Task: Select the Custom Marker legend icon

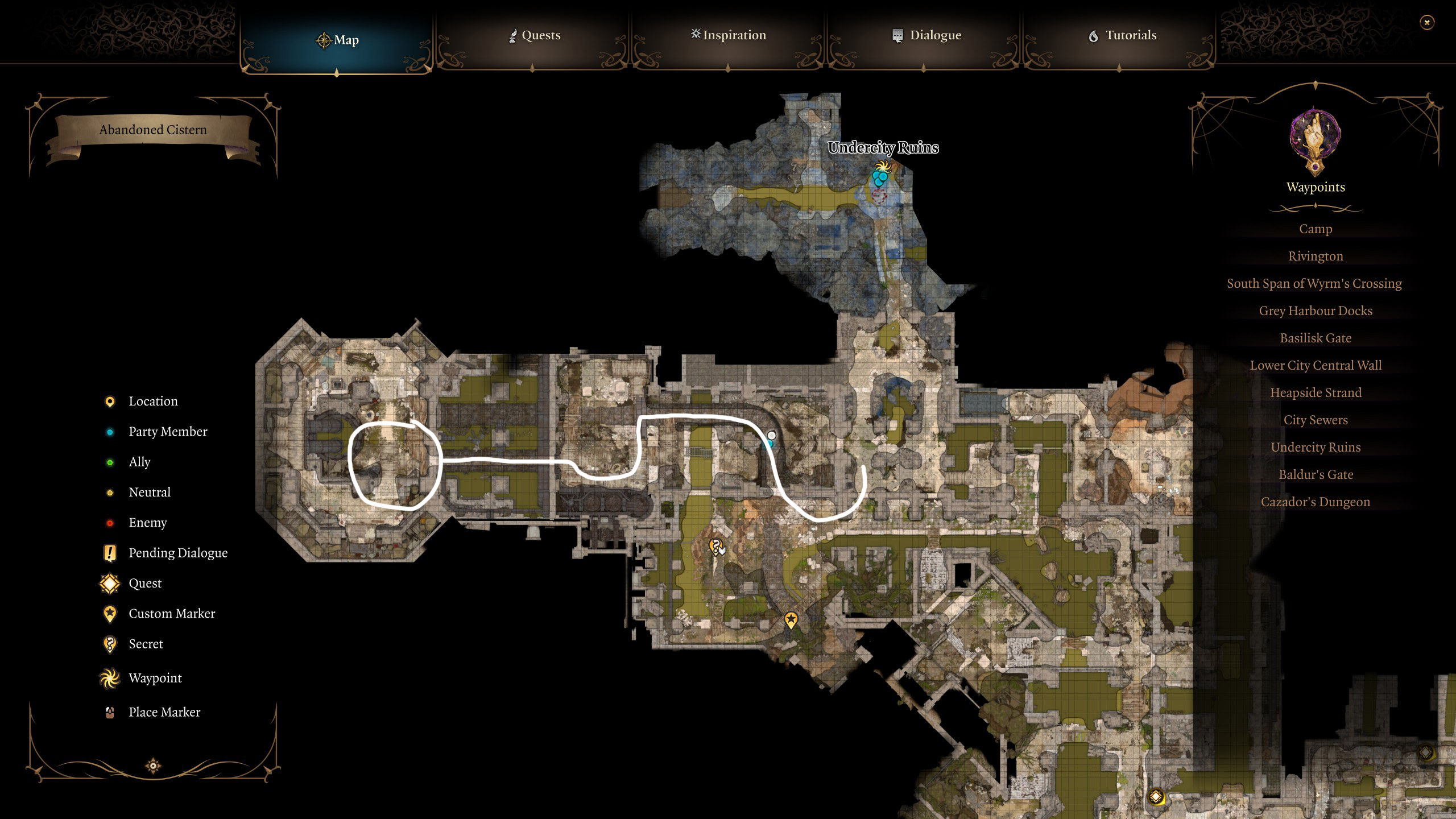Action: pyautogui.click(x=109, y=613)
